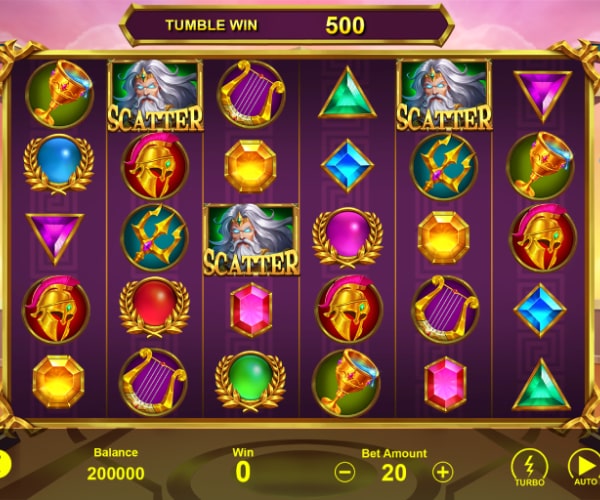Screen dimensions: 600x500
Task: Toggle Turbo spin mode
Action: 529,466
